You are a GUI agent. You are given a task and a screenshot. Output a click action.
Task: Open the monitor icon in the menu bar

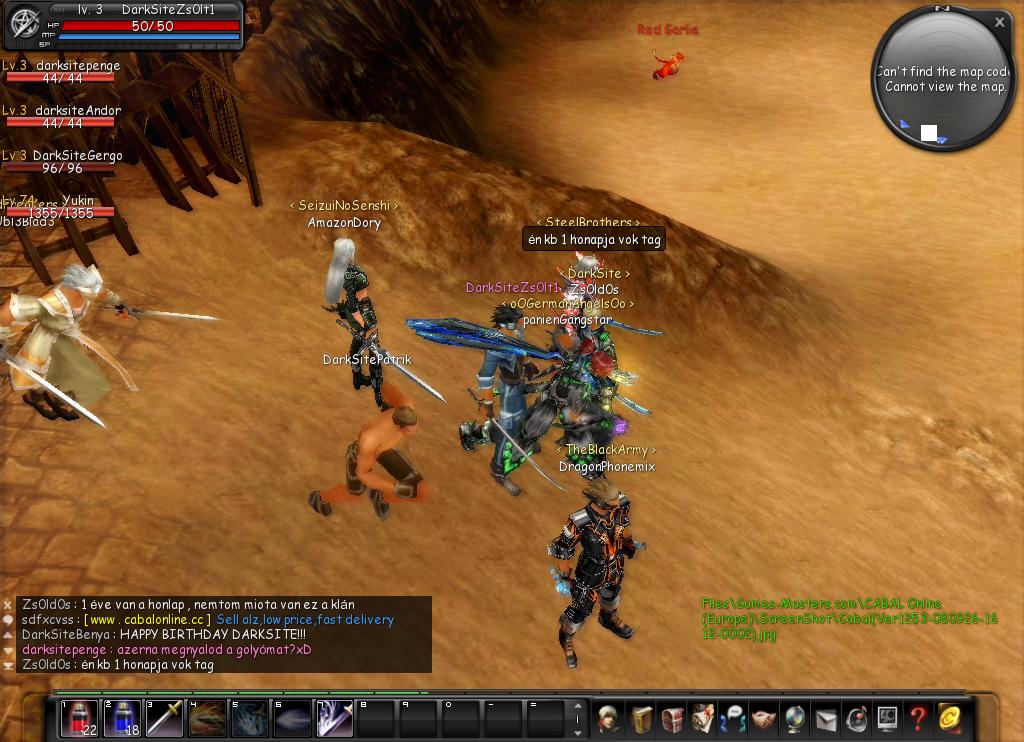887,719
